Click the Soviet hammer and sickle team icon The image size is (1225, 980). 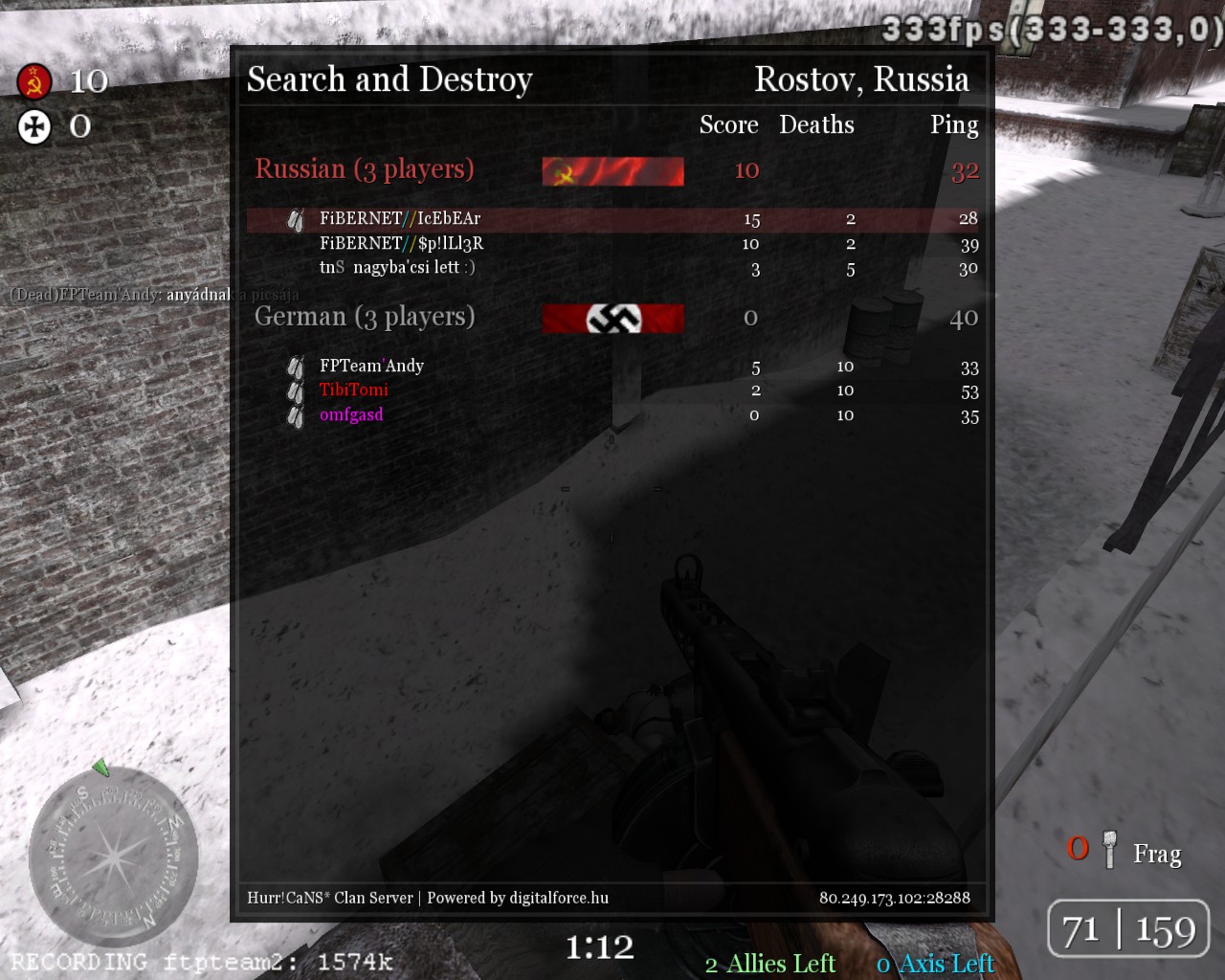[34, 81]
